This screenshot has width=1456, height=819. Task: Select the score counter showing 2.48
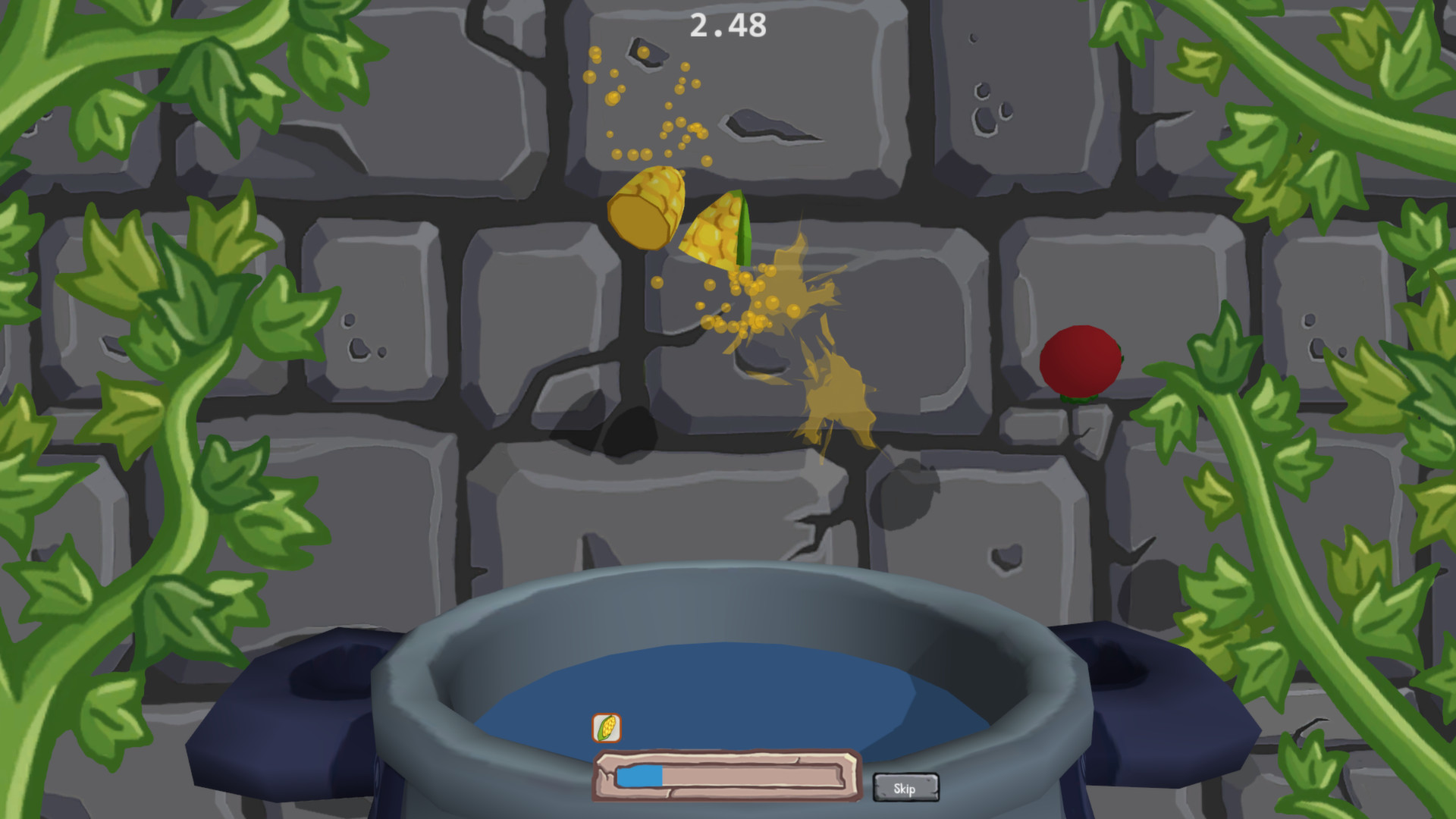tap(726, 26)
